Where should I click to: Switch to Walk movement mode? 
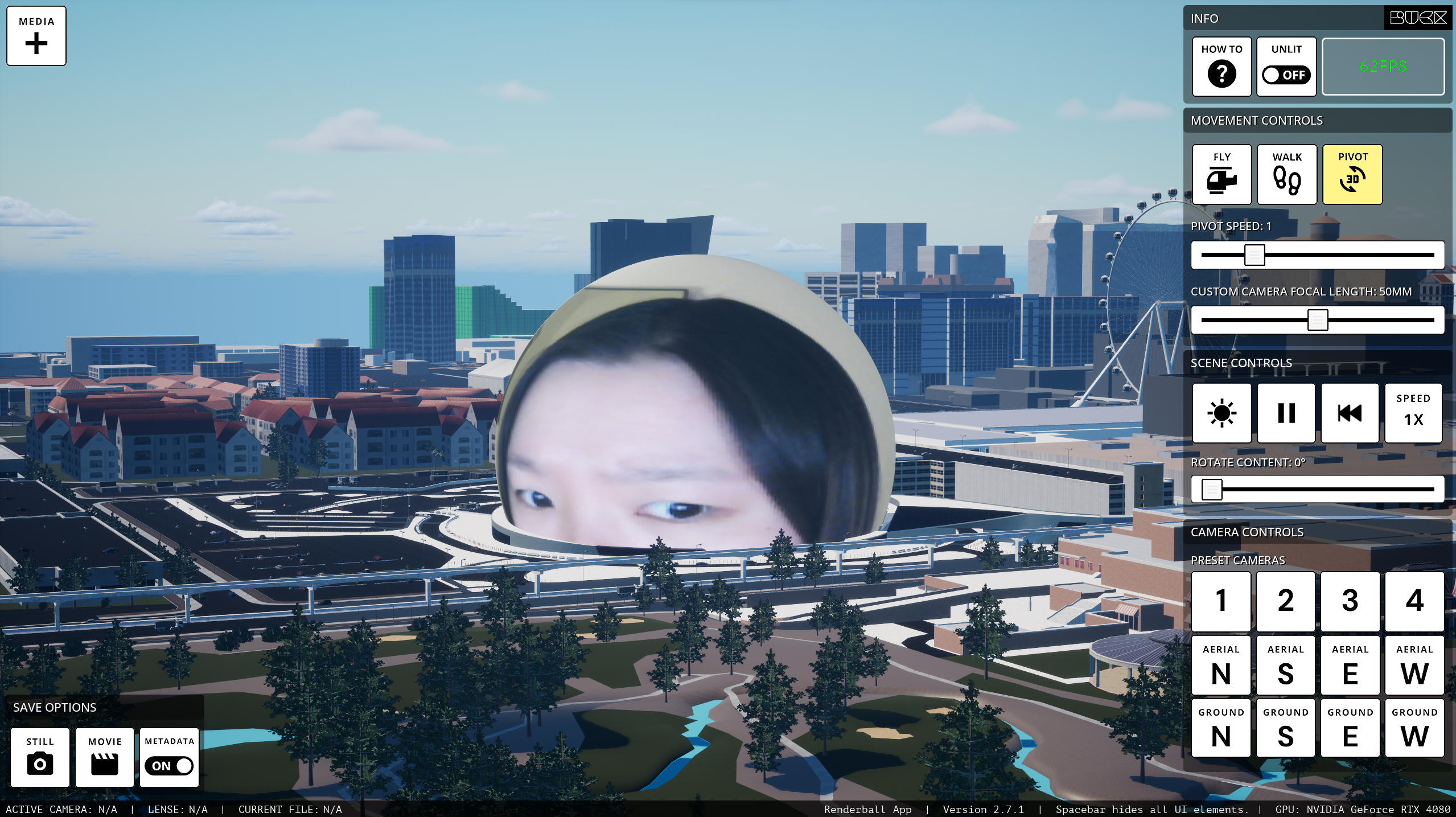pyautogui.click(x=1286, y=174)
